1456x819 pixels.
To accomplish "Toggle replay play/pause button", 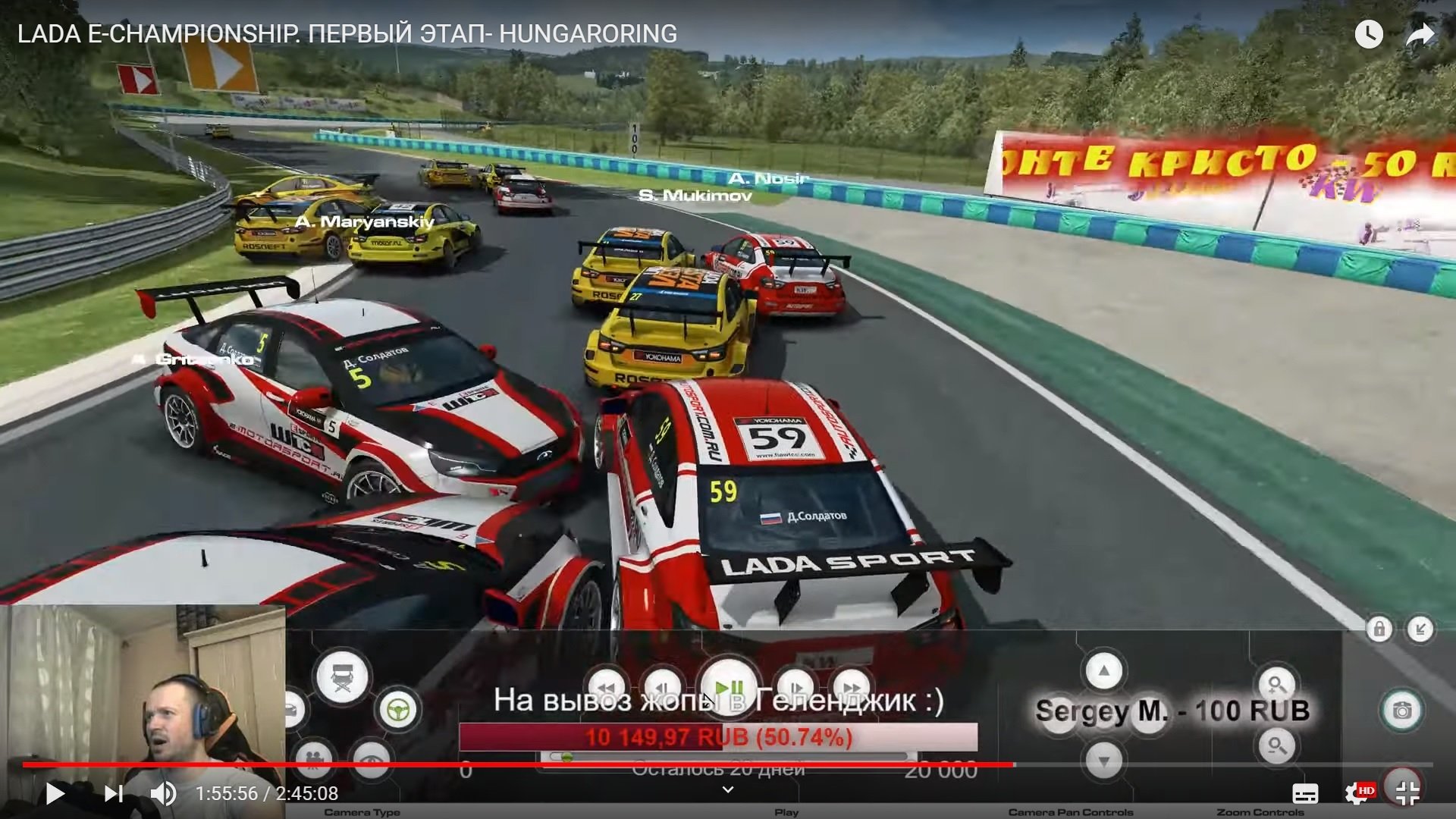I will 729,687.
